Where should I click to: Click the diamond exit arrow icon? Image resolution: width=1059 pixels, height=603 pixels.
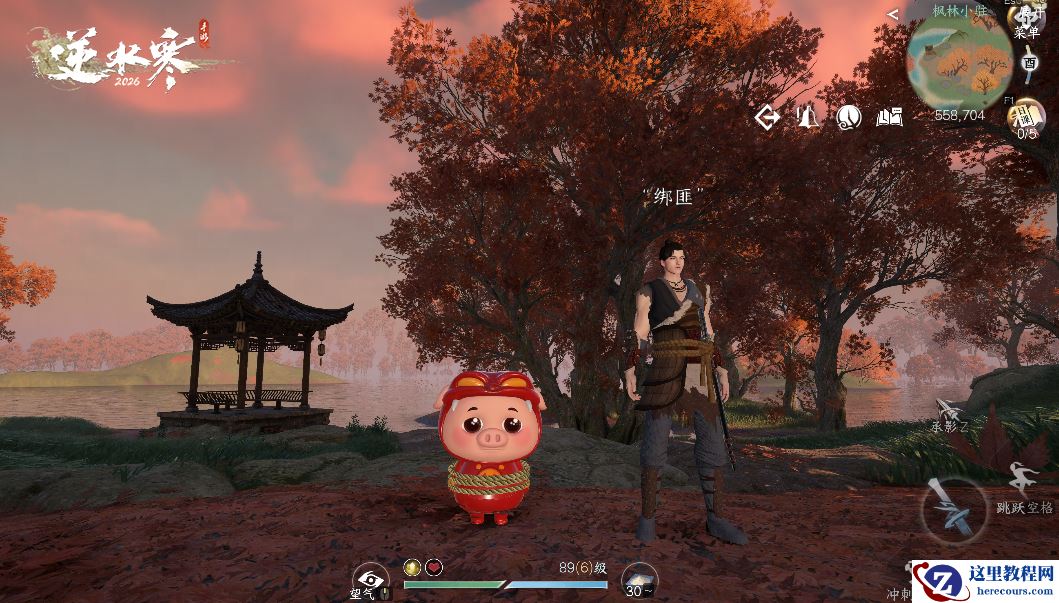(767, 118)
